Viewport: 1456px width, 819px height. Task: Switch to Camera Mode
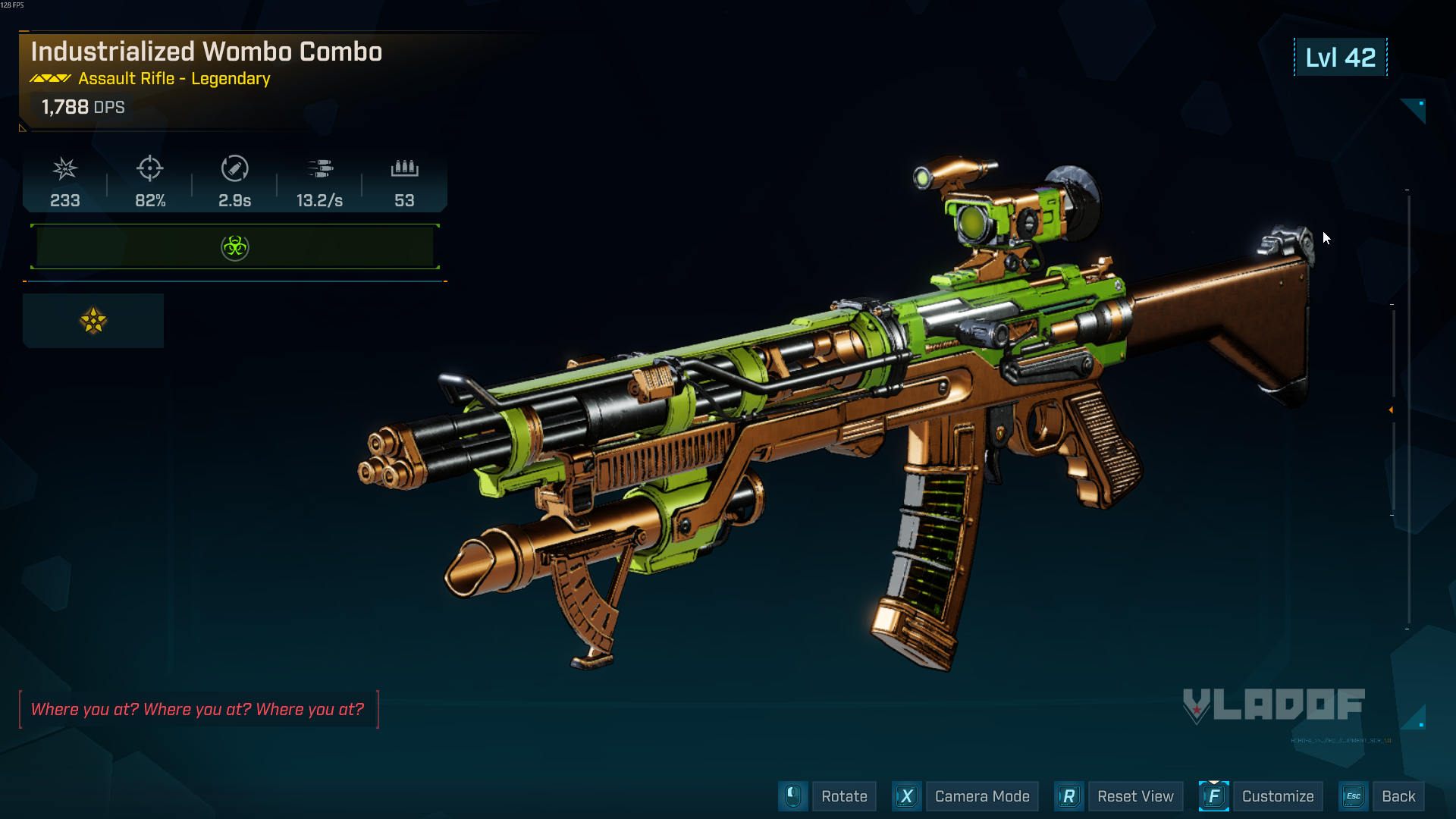click(x=981, y=796)
